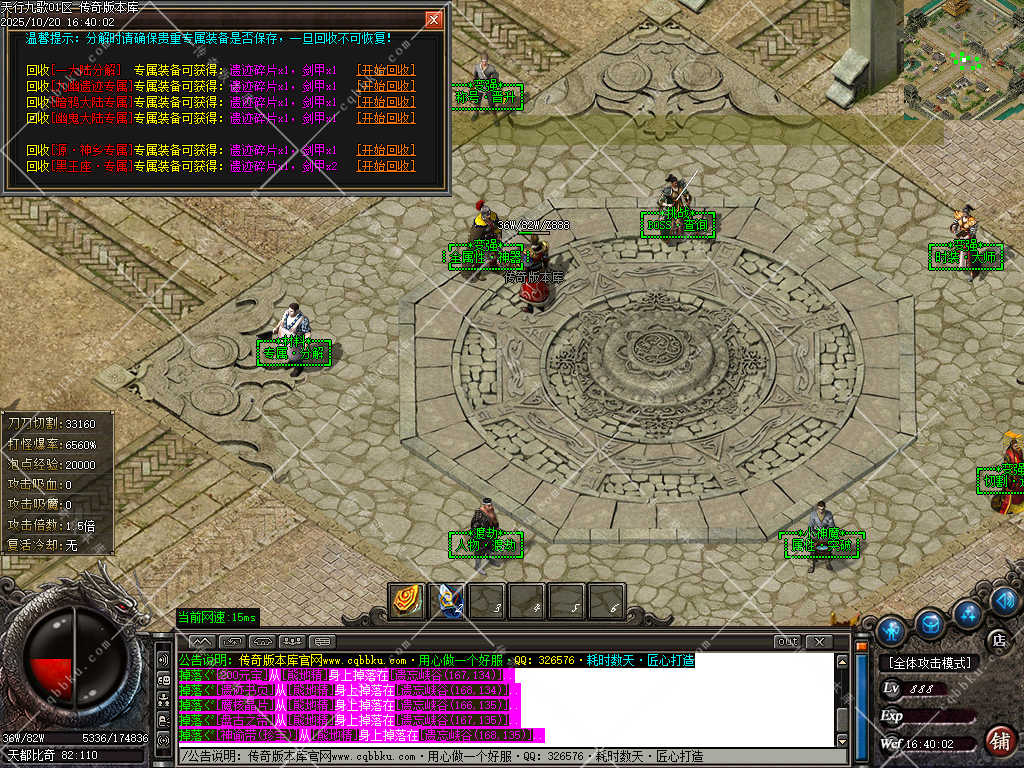The height and width of the screenshot is (768, 1024).
Task: Start recycling 暗鸦大陆专属 equipment
Action: [386, 102]
